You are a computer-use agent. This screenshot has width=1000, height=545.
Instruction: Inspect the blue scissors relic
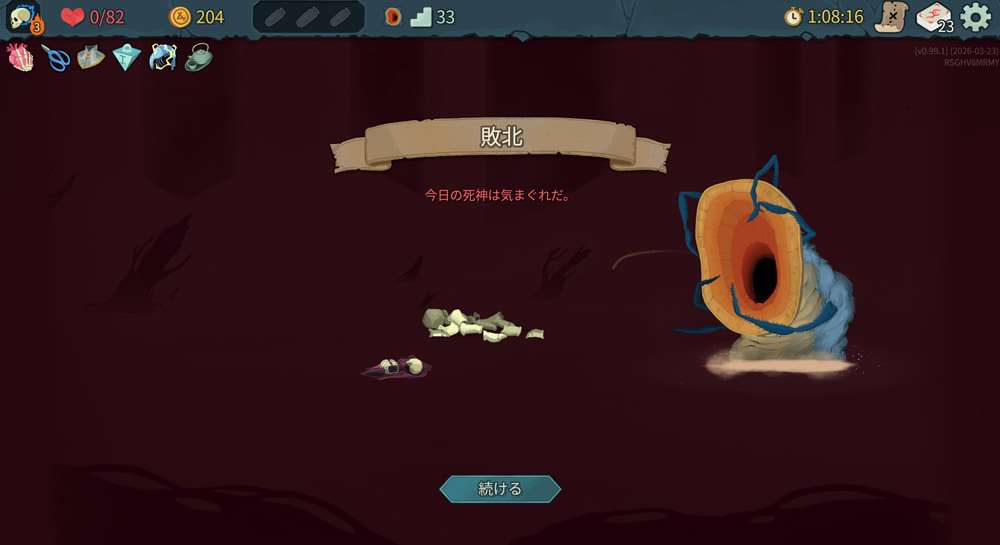pos(56,57)
